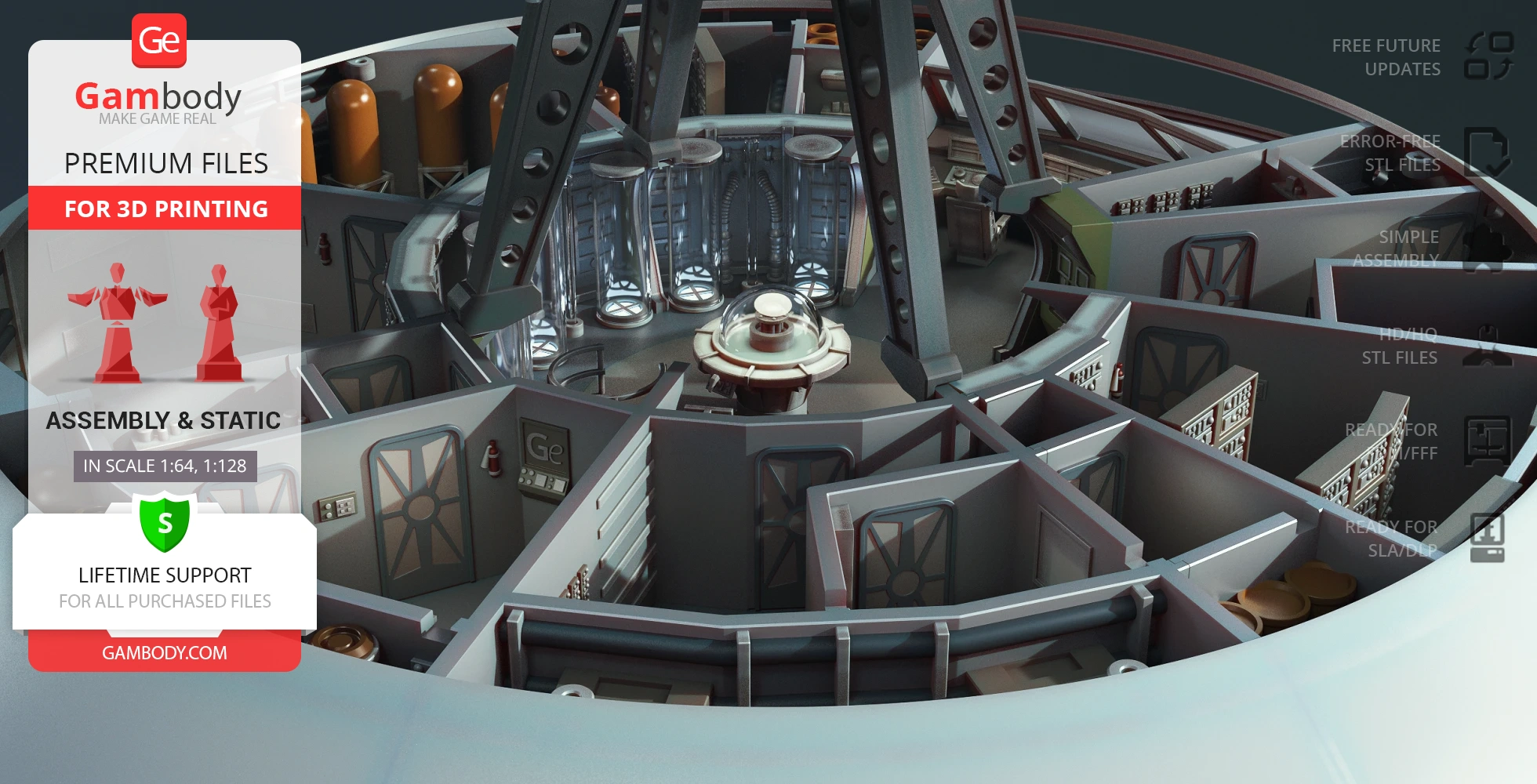Open the GAMBODY.COM link on the red banner

[x=165, y=652]
